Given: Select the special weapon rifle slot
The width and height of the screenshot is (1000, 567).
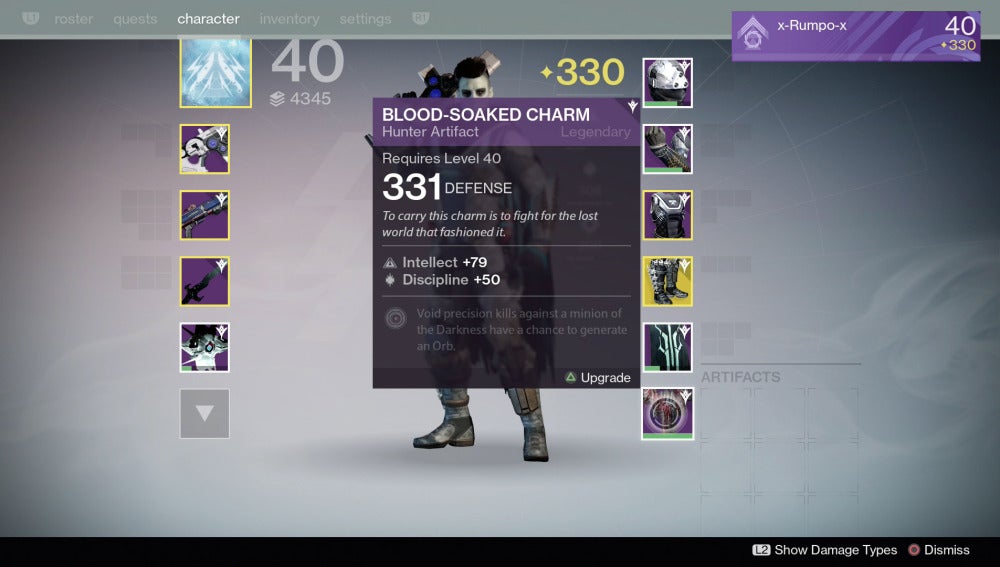Looking at the screenshot, I should (x=205, y=215).
